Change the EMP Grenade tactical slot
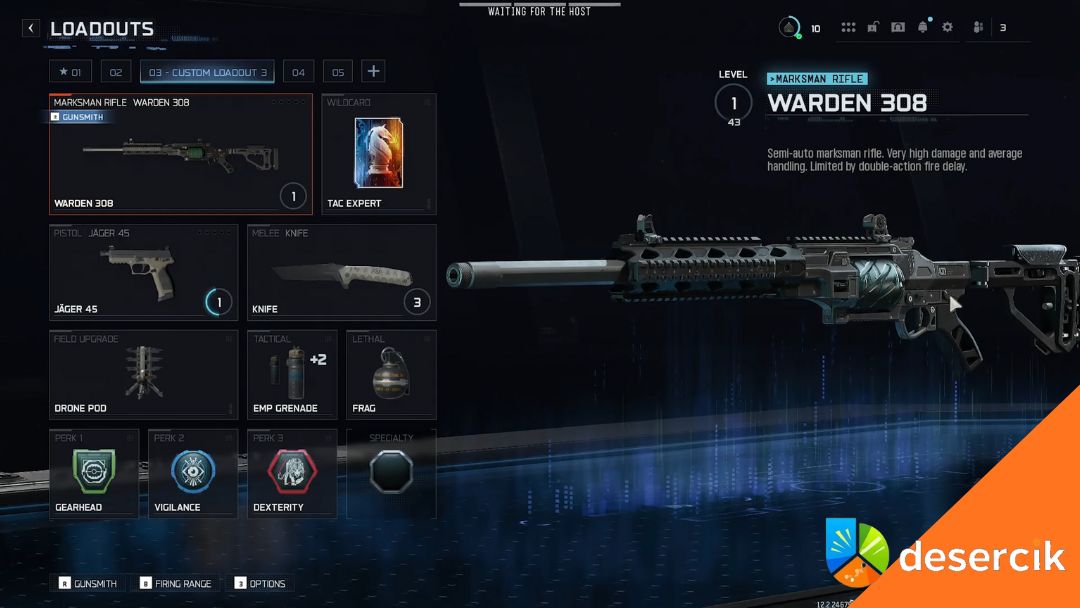The width and height of the screenshot is (1080, 608). 291,374
